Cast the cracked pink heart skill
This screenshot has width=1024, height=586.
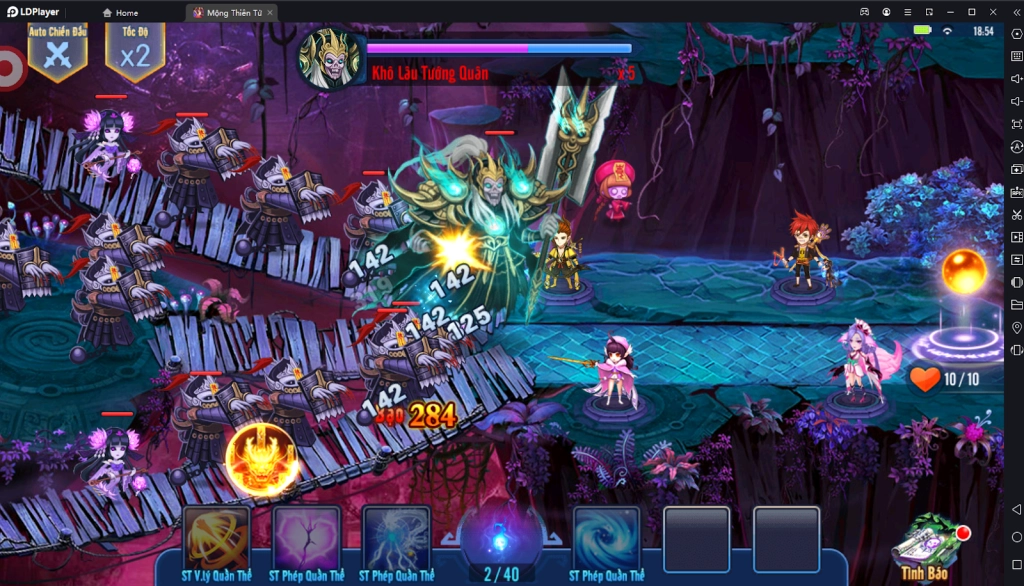point(307,539)
